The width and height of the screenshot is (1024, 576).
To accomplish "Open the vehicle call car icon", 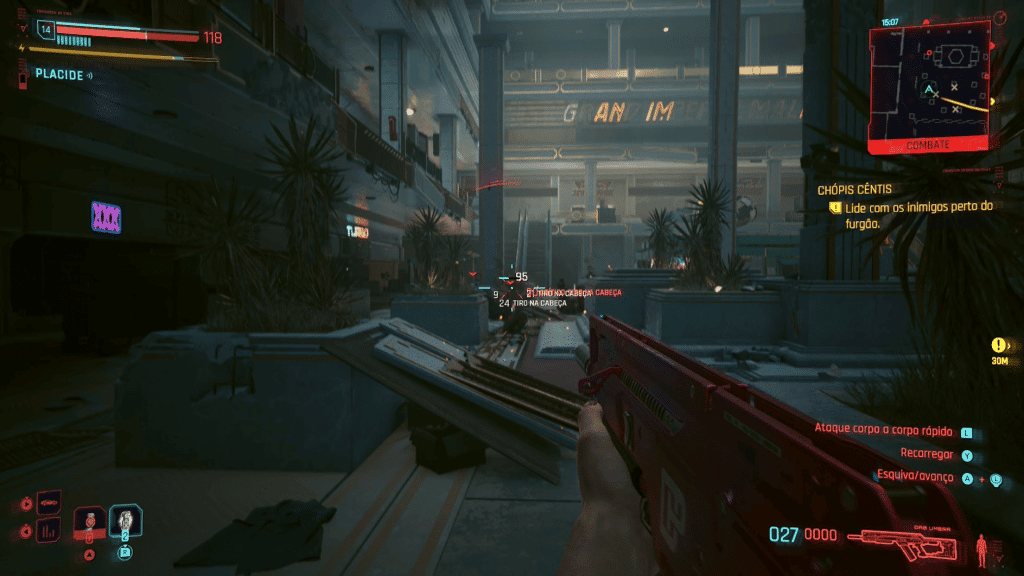I will 49,502.
